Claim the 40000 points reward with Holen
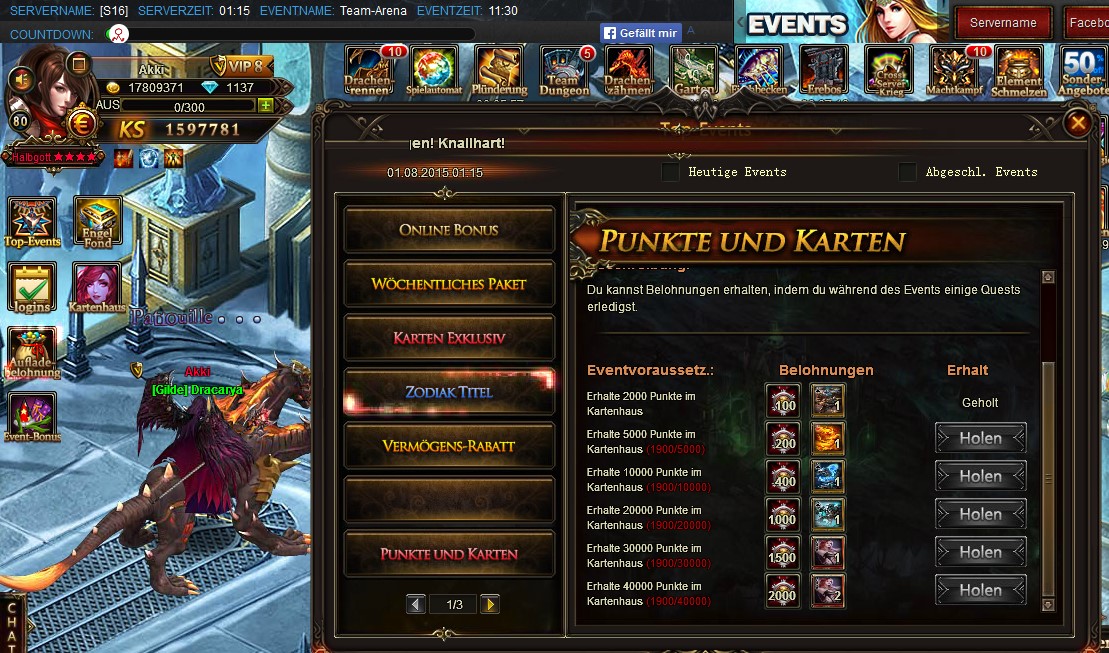This screenshot has height=653, width=1109. (x=980, y=590)
